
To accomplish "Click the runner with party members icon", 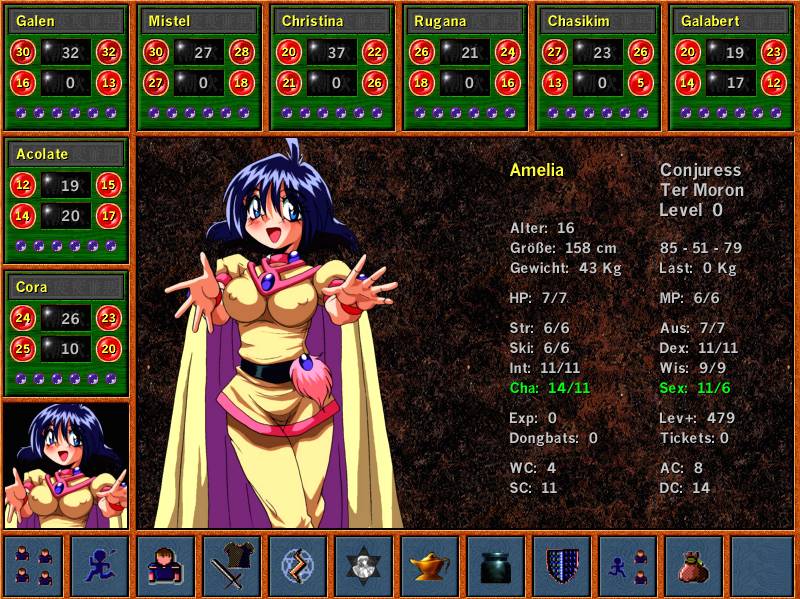I will 628,566.
